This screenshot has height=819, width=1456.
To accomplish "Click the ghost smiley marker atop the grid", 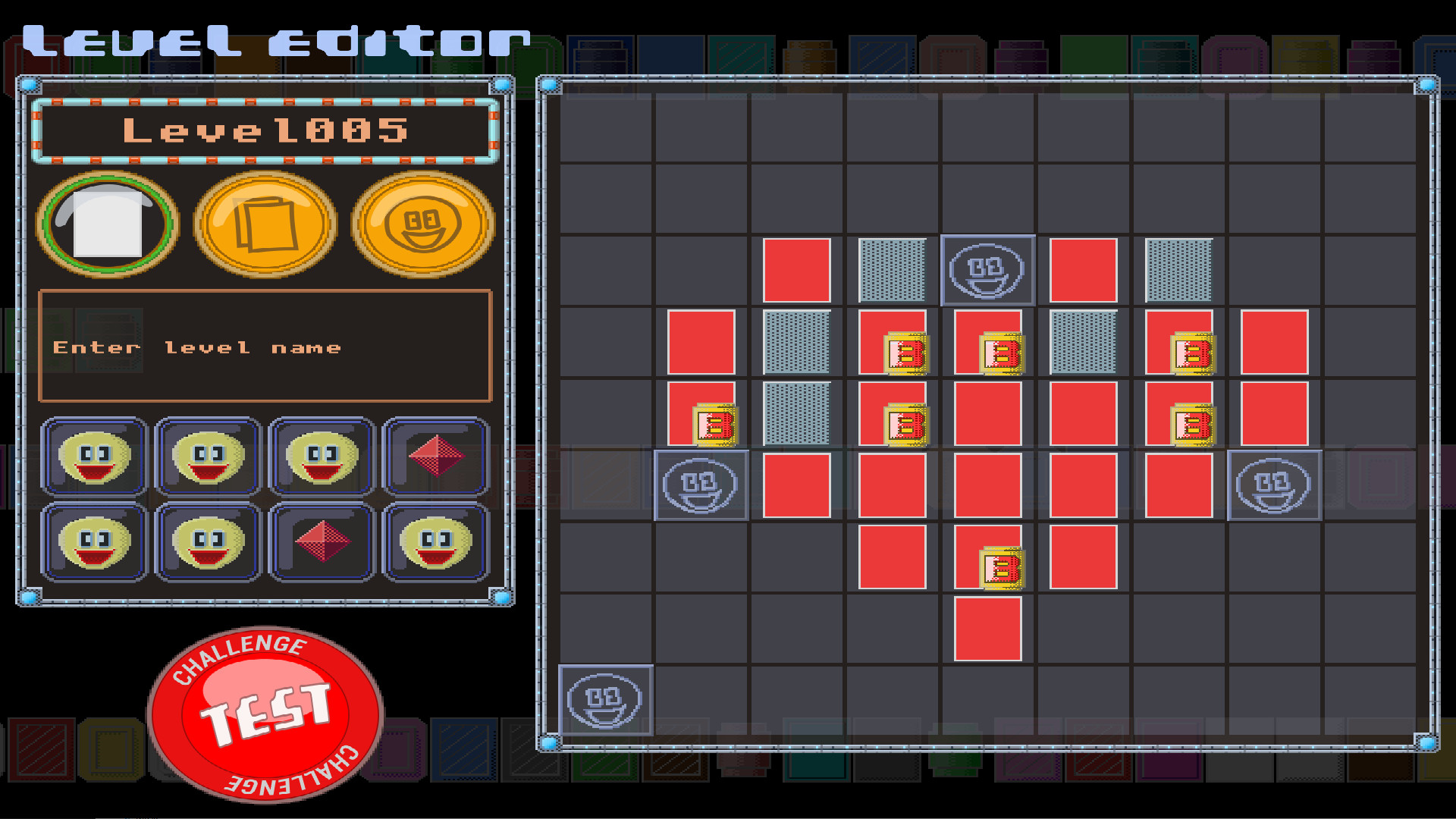I will [x=988, y=271].
